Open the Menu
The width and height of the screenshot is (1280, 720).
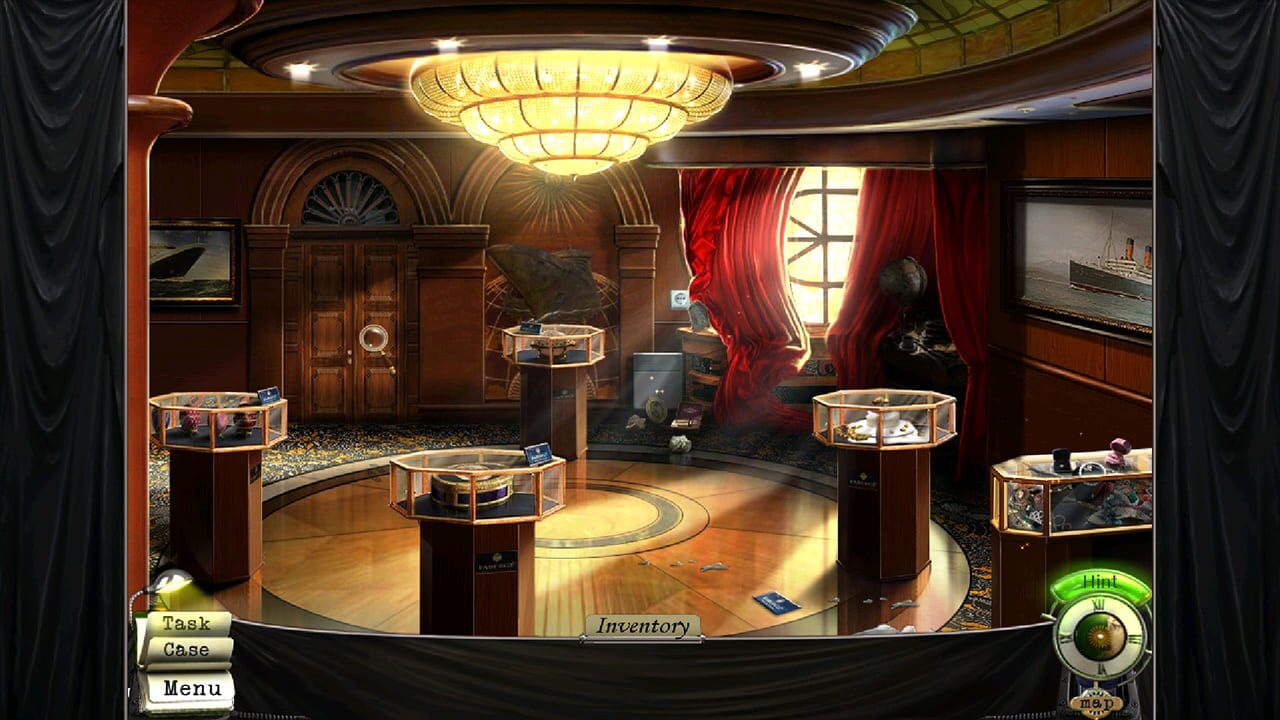tap(193, 689)
